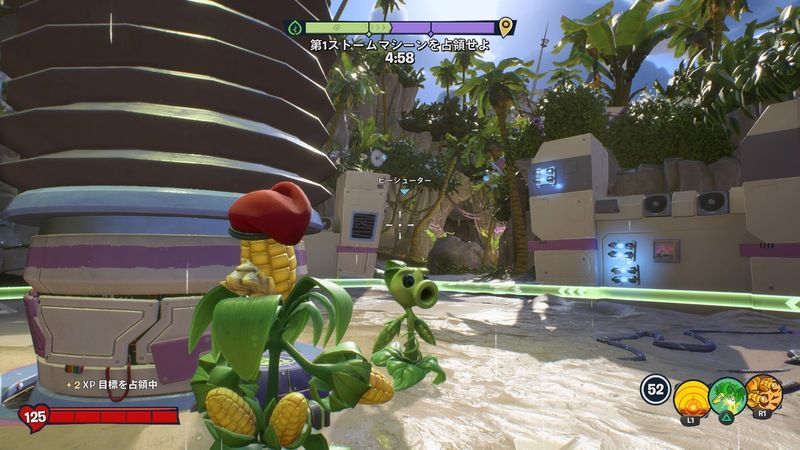Viewport: 800px width, 450px height.
Task: Activate the orange radar-rings ability
Action: pos(691,397)
